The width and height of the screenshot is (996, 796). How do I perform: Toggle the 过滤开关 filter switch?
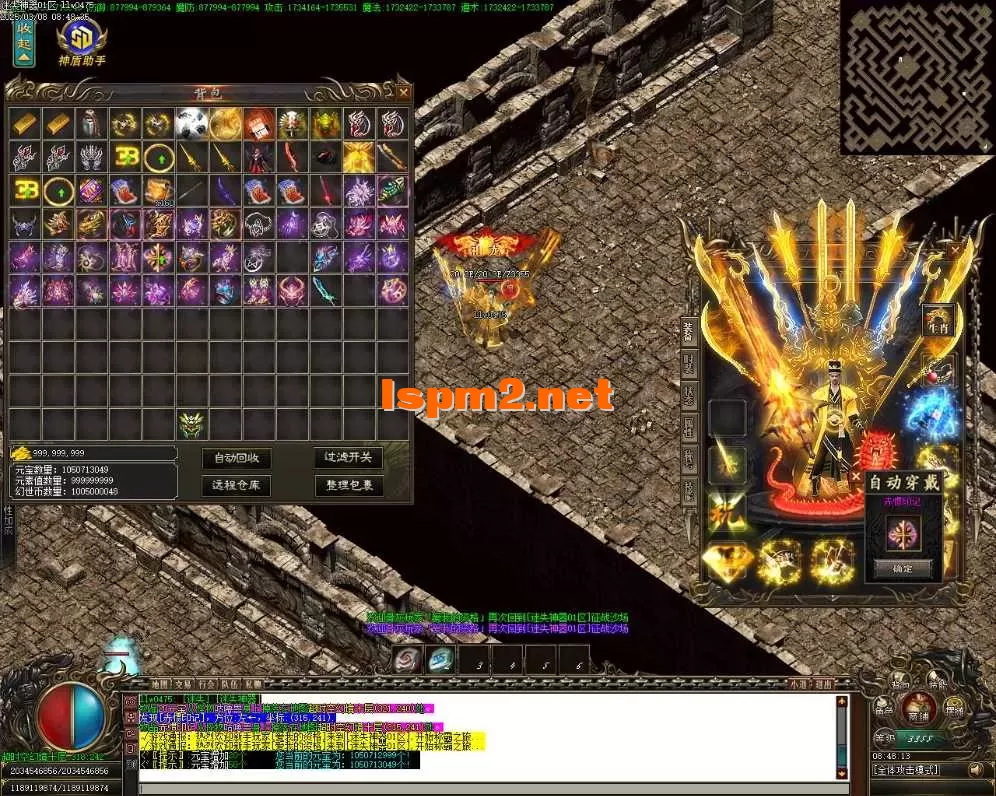click(348, 458)
